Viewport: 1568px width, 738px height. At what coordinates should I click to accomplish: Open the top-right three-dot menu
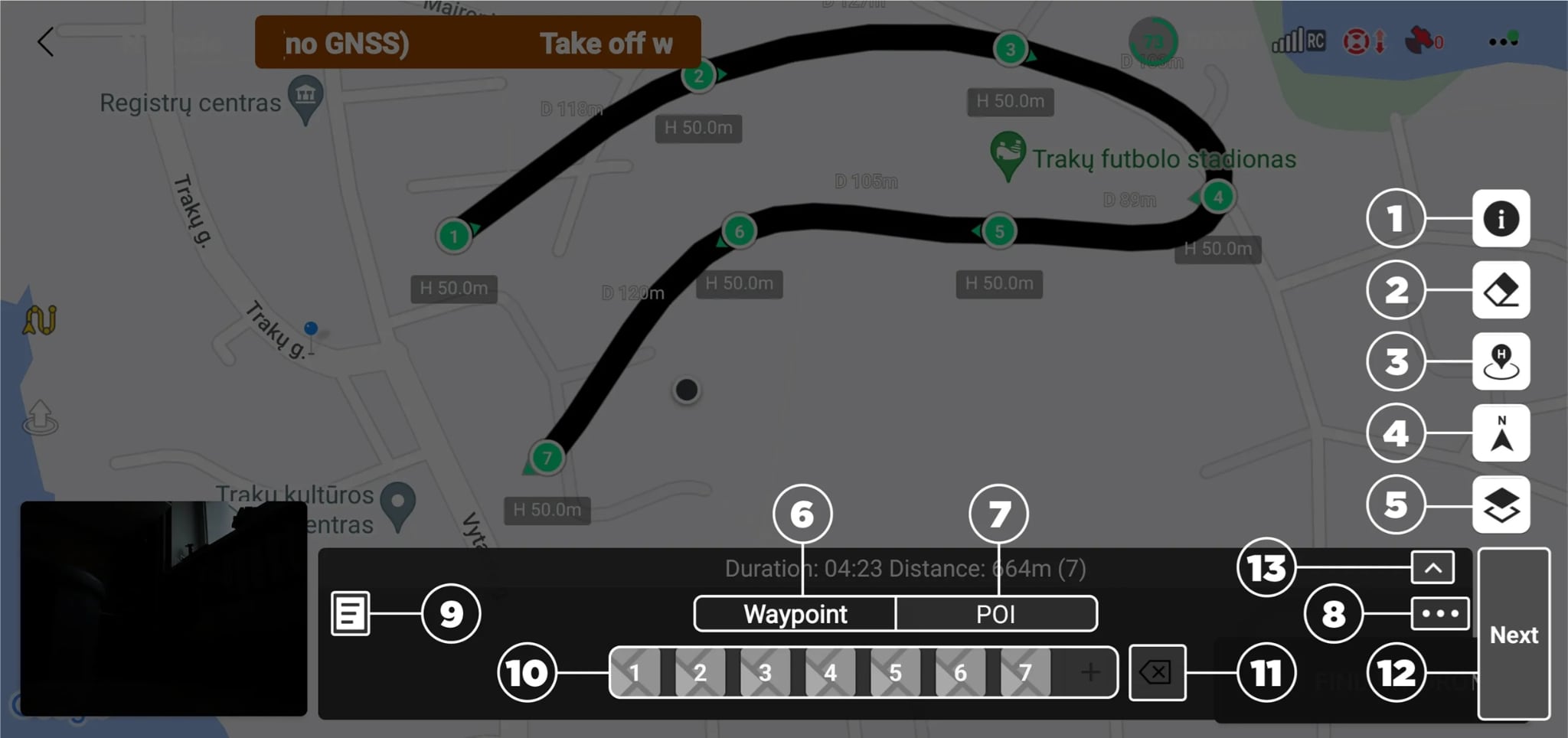pos(1502,40)
